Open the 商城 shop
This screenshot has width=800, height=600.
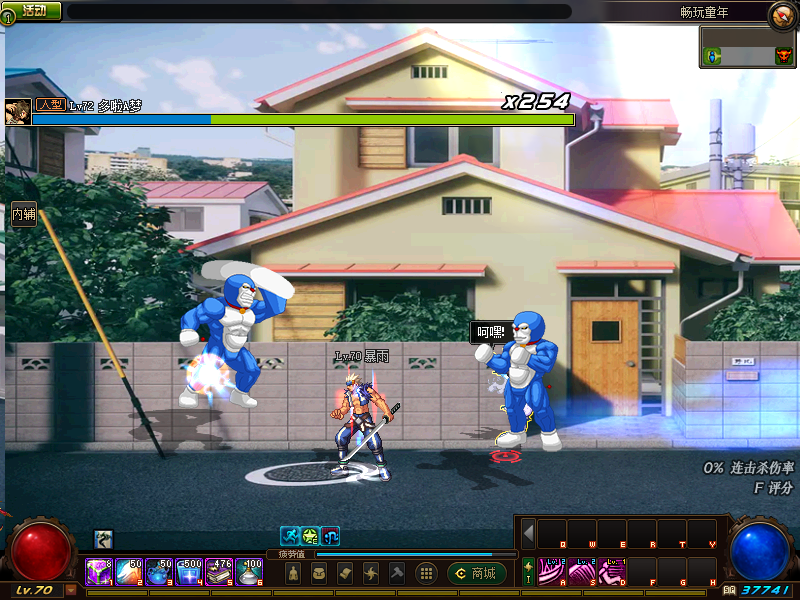coord(476,573)
